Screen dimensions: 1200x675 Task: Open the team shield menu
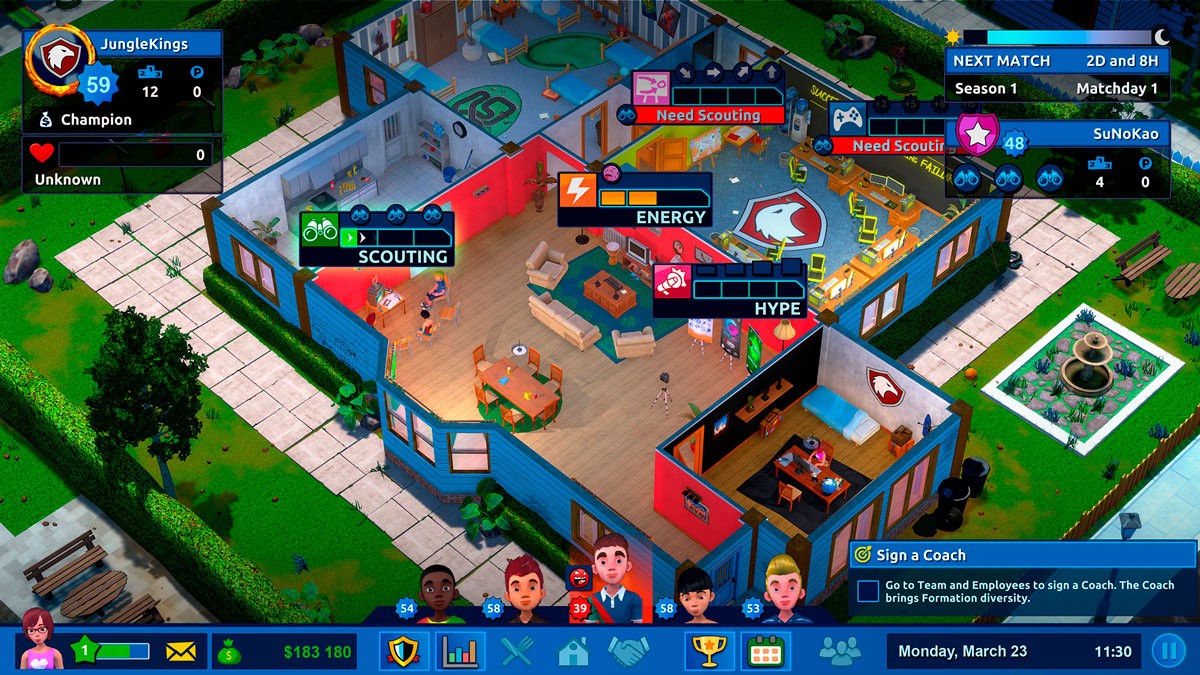[x=404, y=652]
